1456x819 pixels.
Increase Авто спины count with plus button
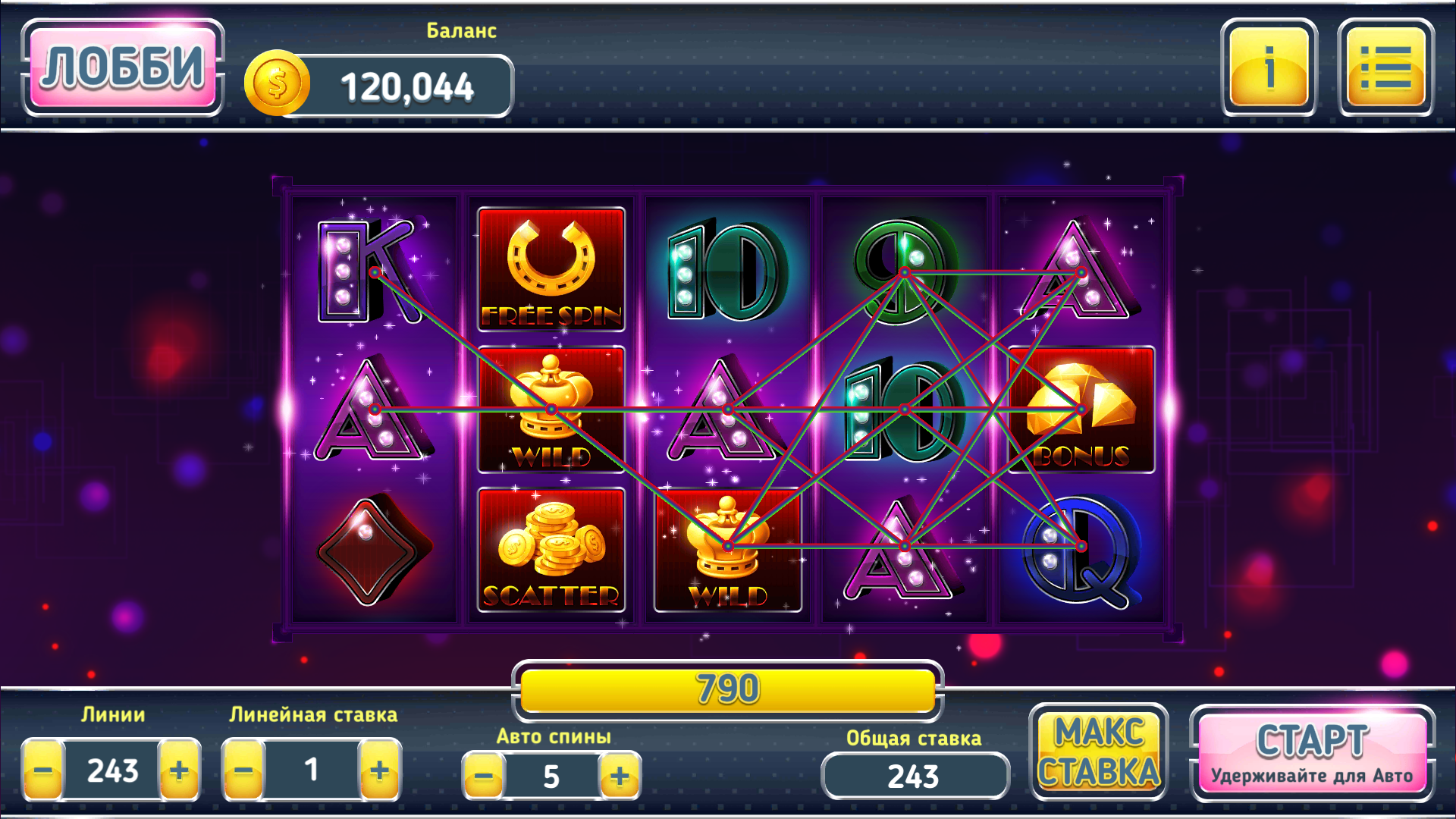[x=619, y=776]
